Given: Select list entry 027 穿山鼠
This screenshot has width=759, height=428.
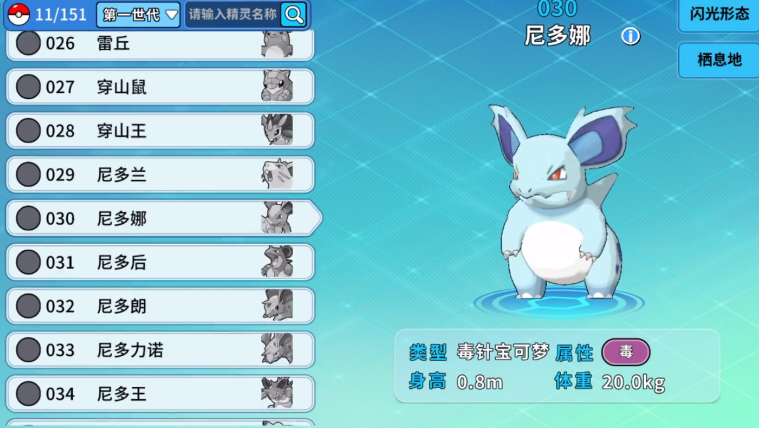Looking at the screenshot, I should tap(160, 87).
